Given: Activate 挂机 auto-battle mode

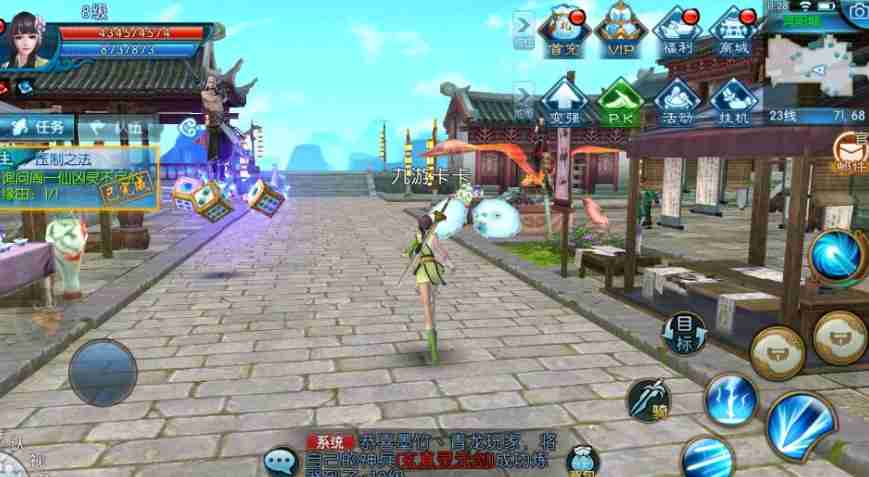Looking at the screenshot, I should (734, 101).
